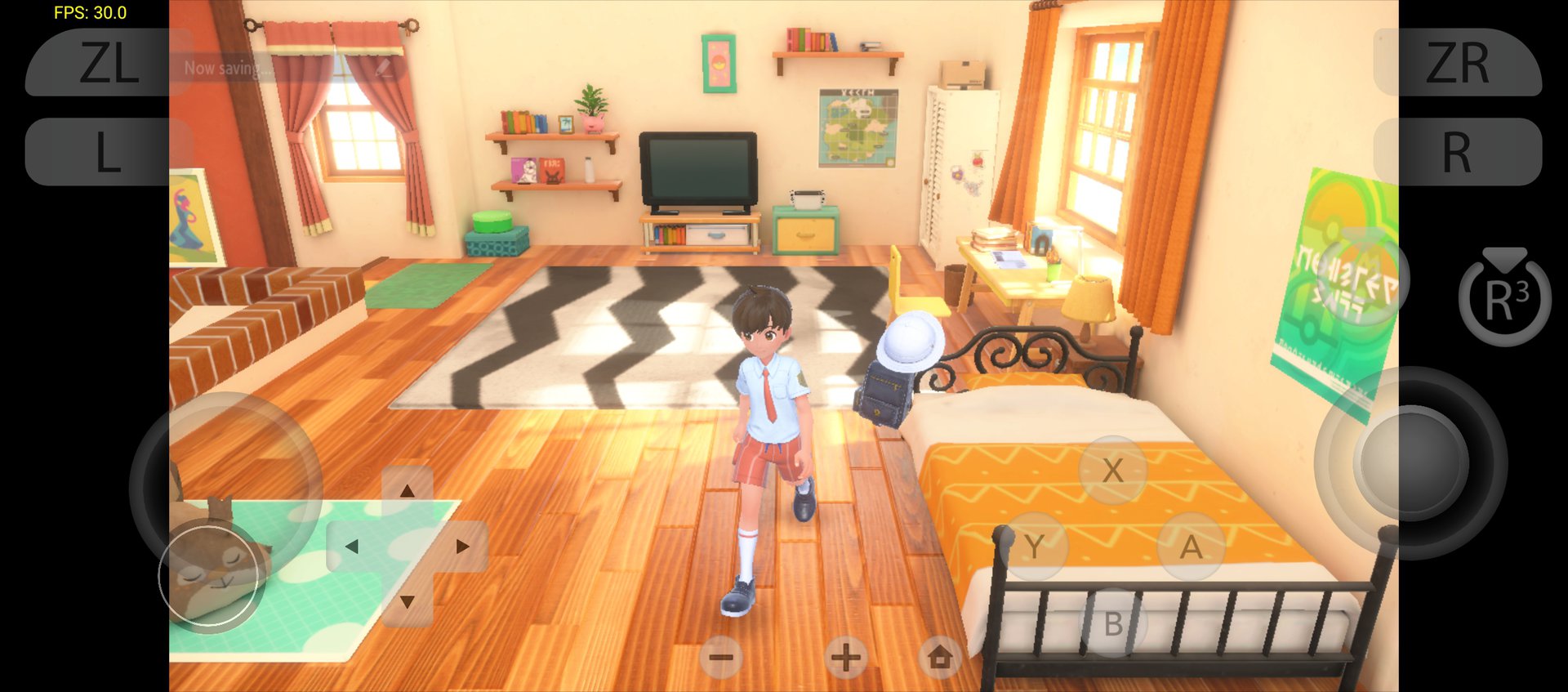Viewport: 1568px width, 692px height.
Task: Tap the on-screen home button
Action: click(940, 657)
